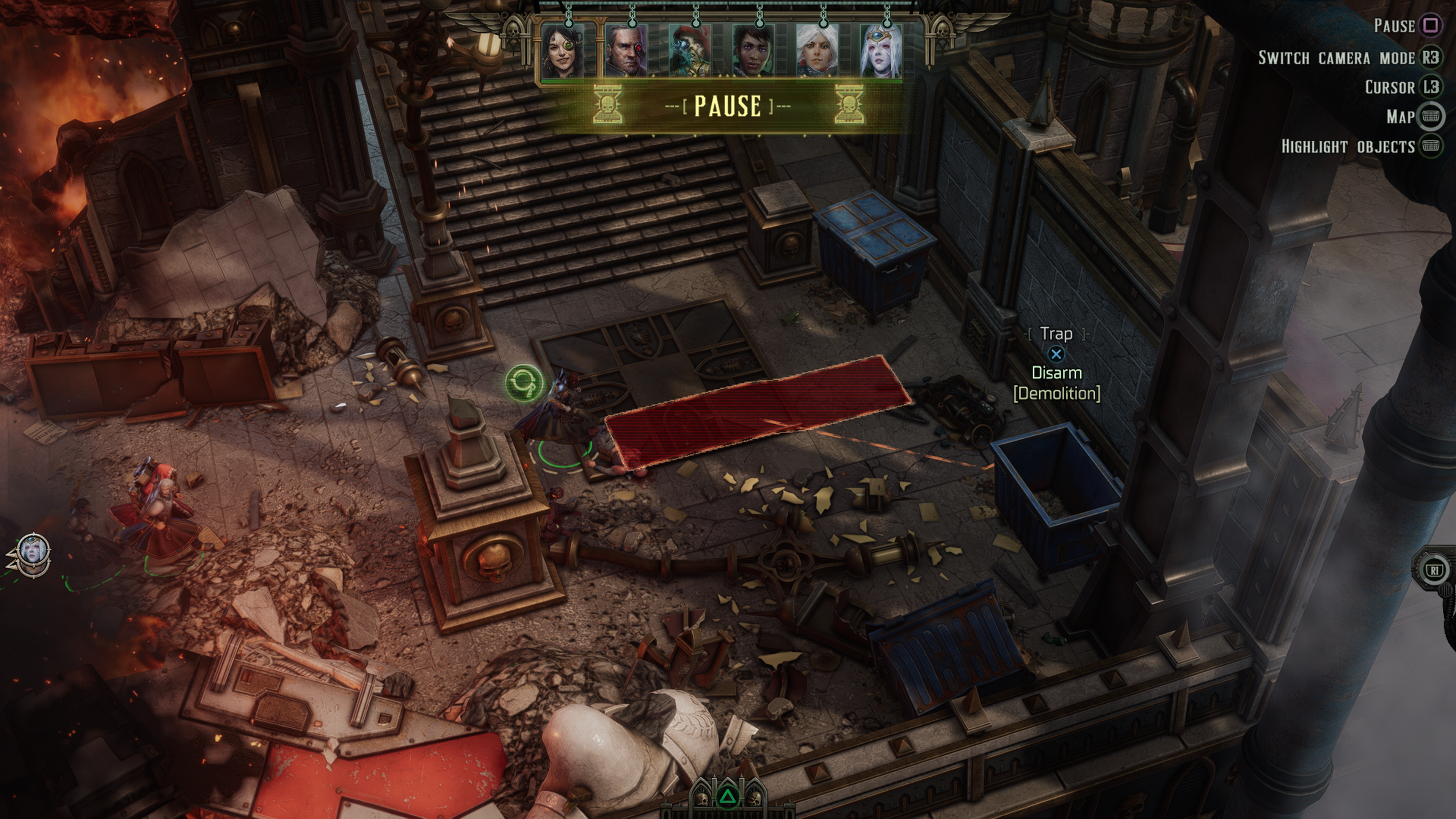
Task: Choose the pale woman with blue headpiece portrait
Action: coord(881,51)
